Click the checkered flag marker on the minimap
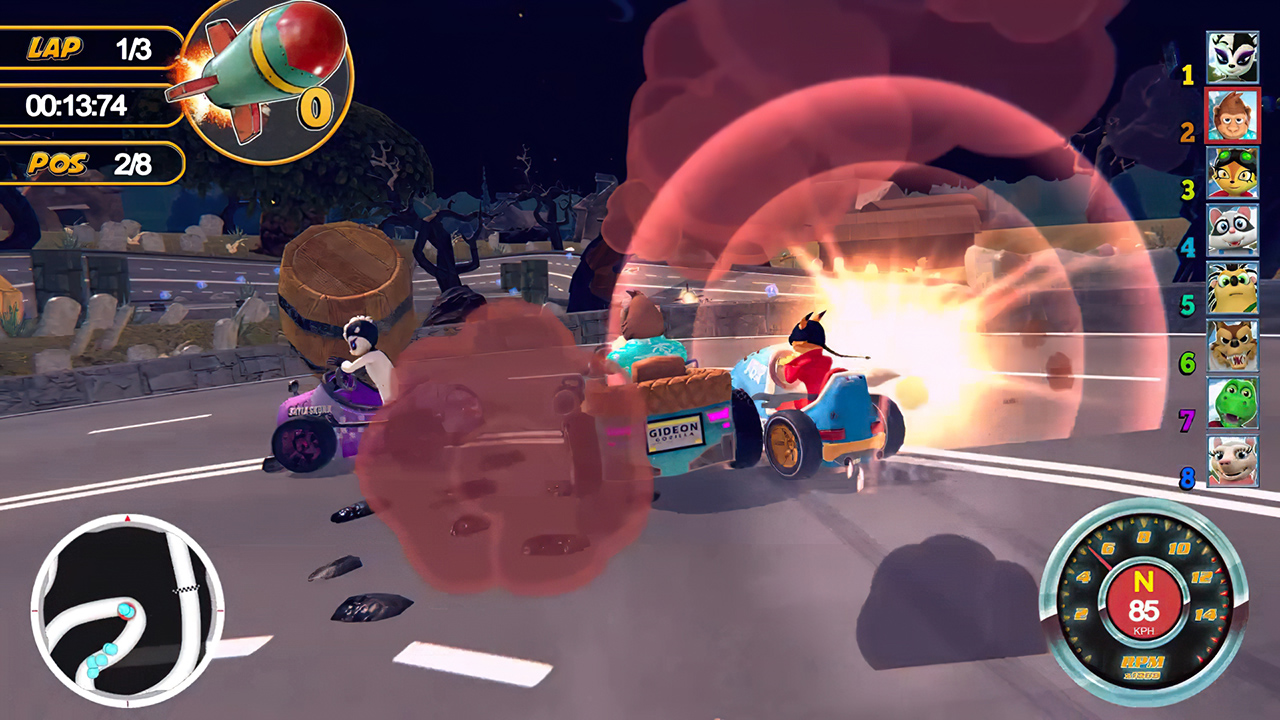The image size is (1280, 720). tap(184, 588)
